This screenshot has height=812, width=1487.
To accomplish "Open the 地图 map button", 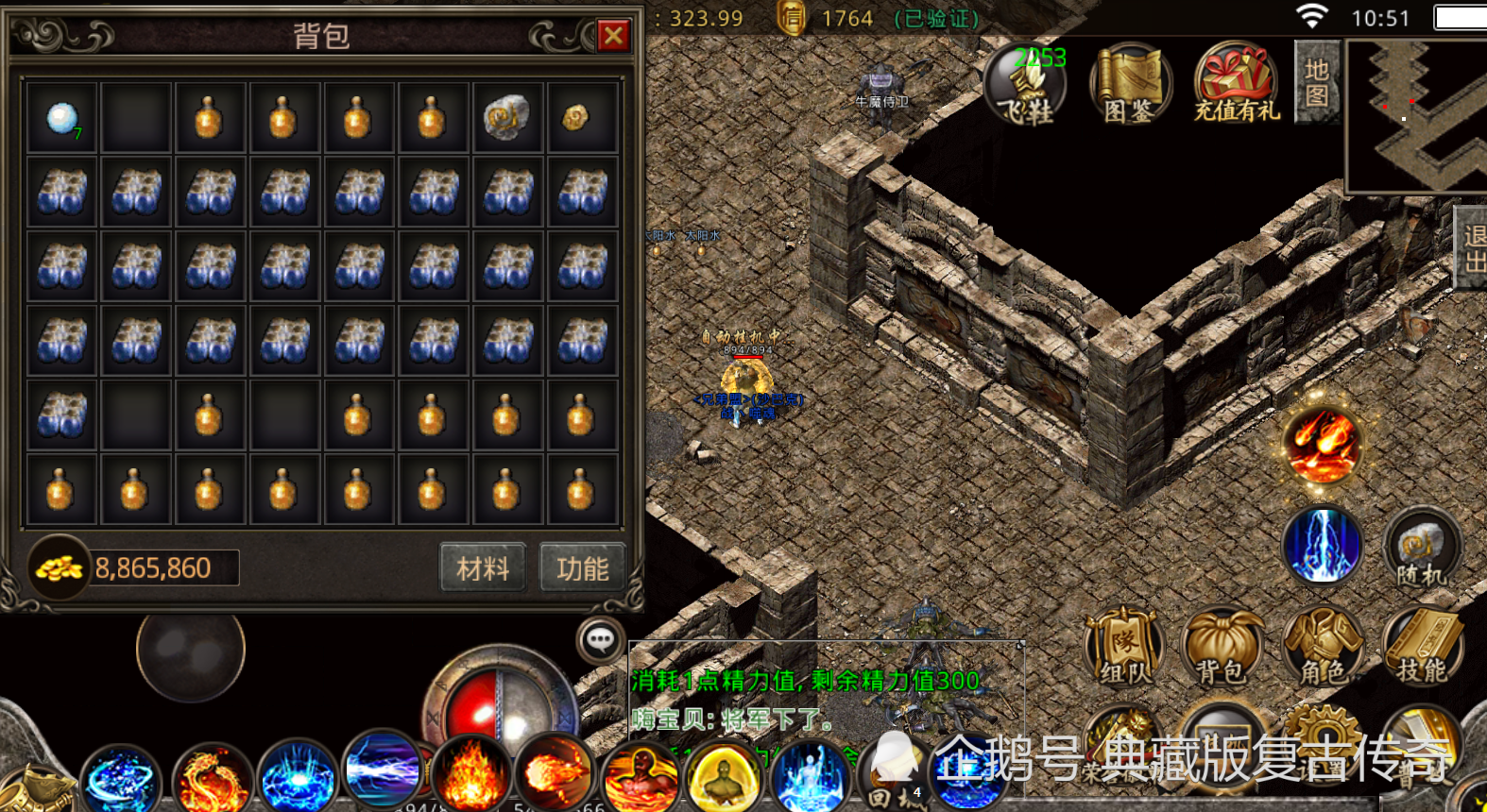I will 1317,83.
